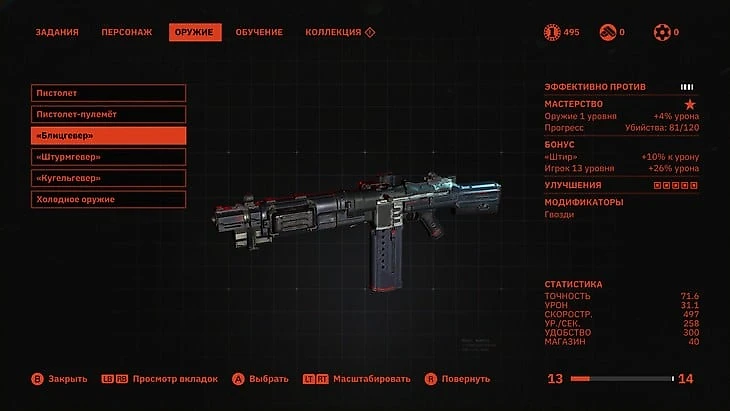This screenshot has width=730, height=411.
Task: Click the «Блицгевер» weapon entry
Action: [108, 136]
